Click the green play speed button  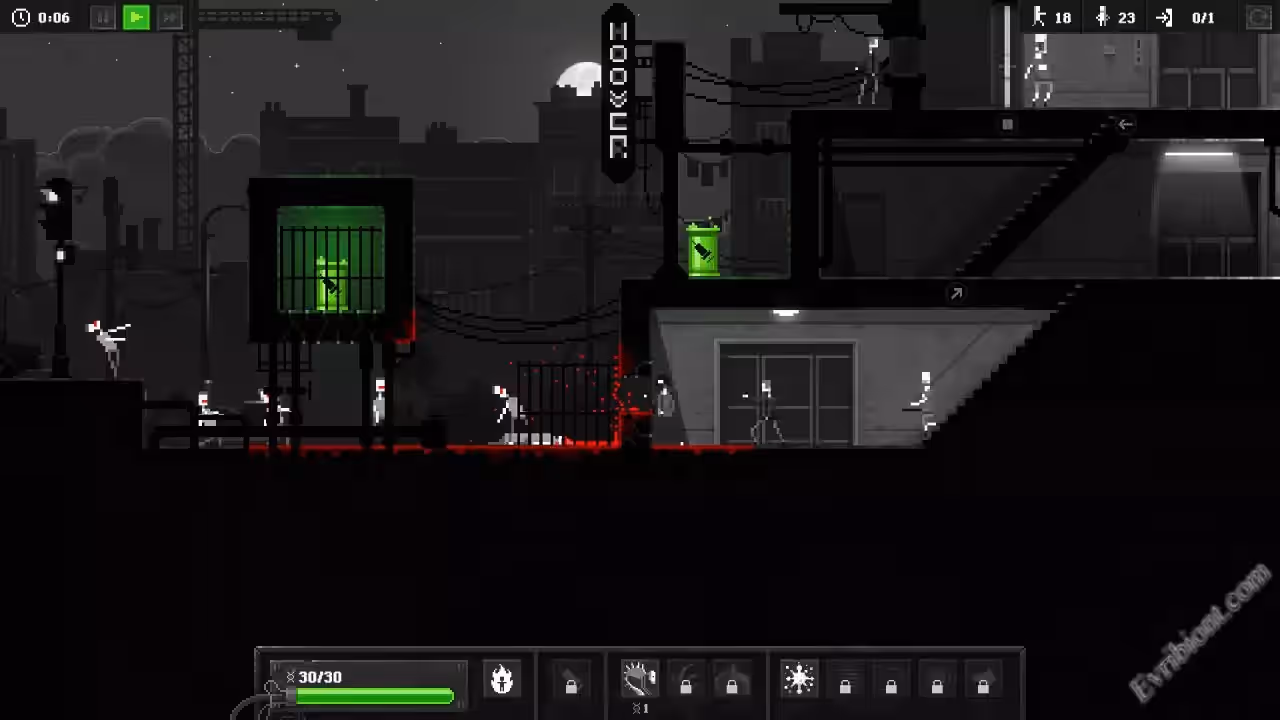pos(137,17)
